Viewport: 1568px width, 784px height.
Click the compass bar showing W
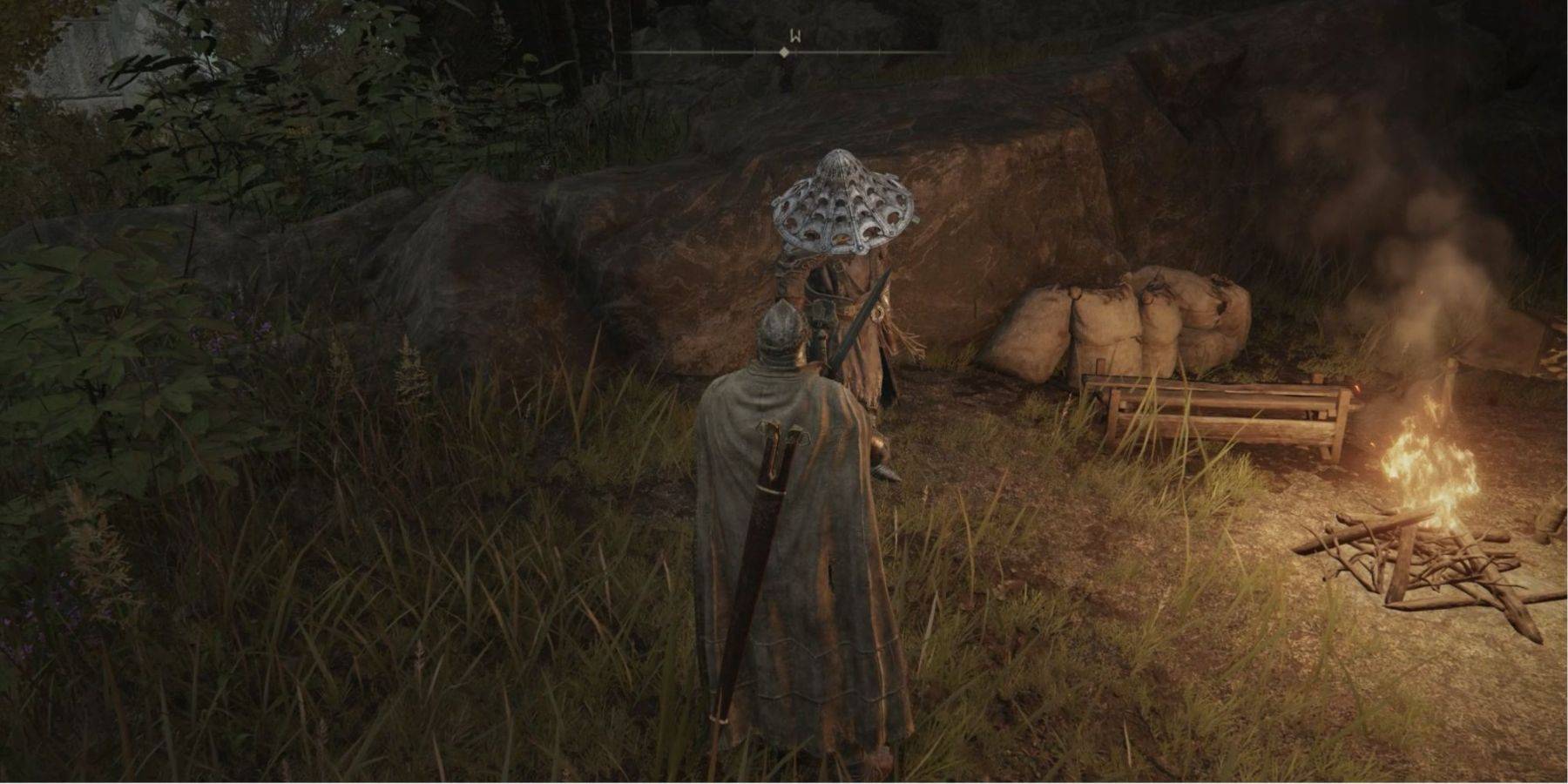click(x=784, y=51)
